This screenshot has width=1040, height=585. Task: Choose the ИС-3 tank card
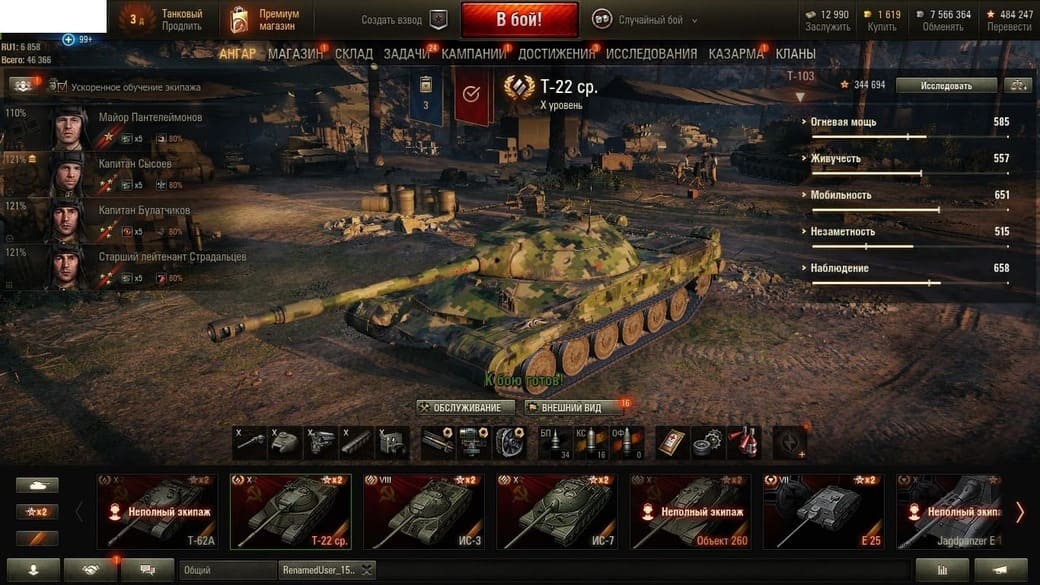[x=423, y=512]
